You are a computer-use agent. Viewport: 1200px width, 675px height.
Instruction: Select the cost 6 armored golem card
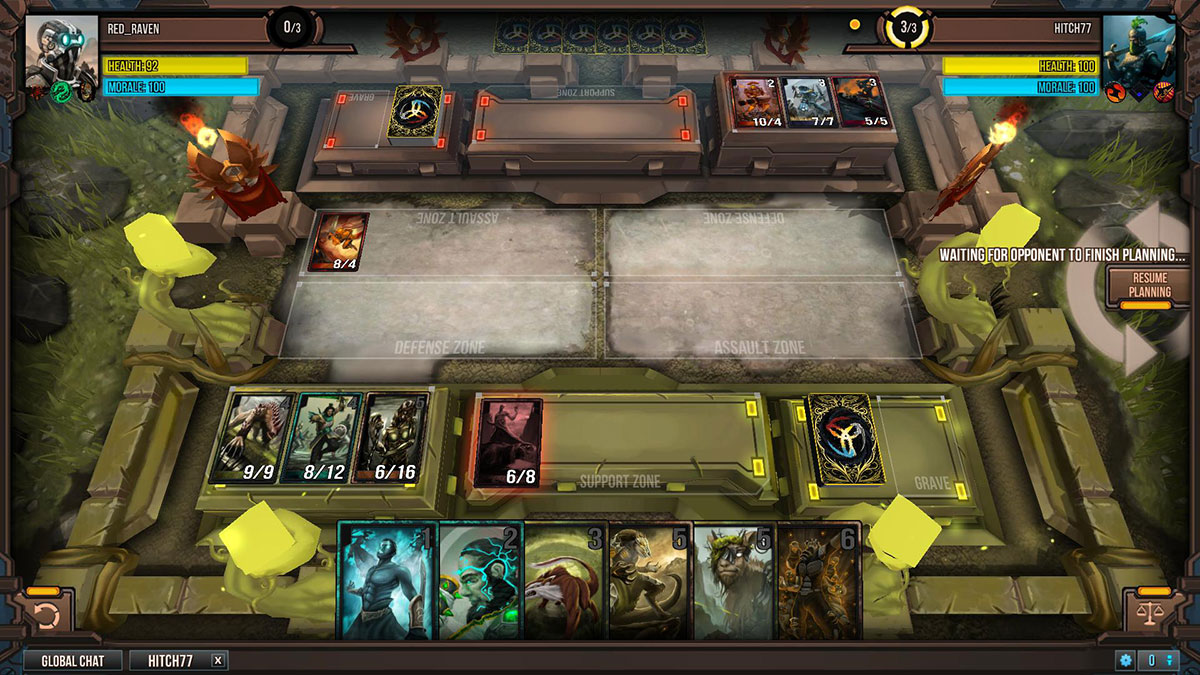click(x=818, y=580)
